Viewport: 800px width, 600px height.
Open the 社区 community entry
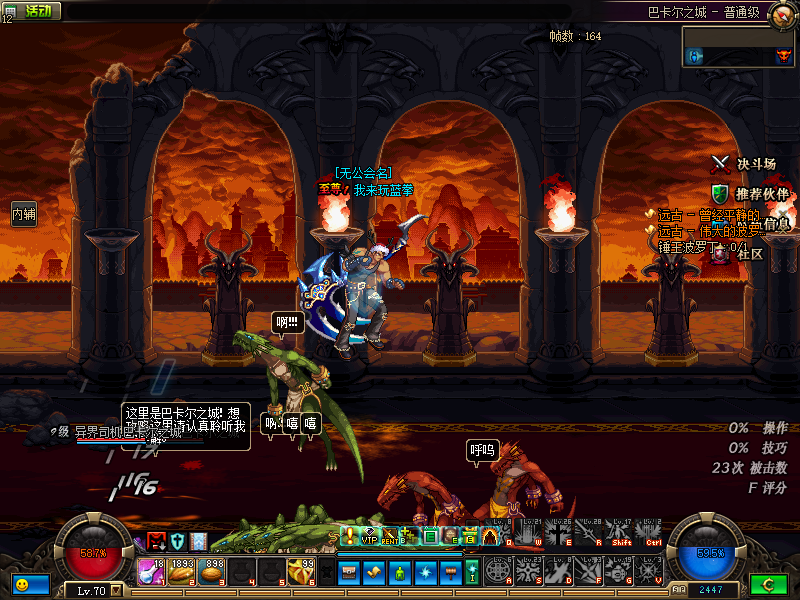click(740, 254)
